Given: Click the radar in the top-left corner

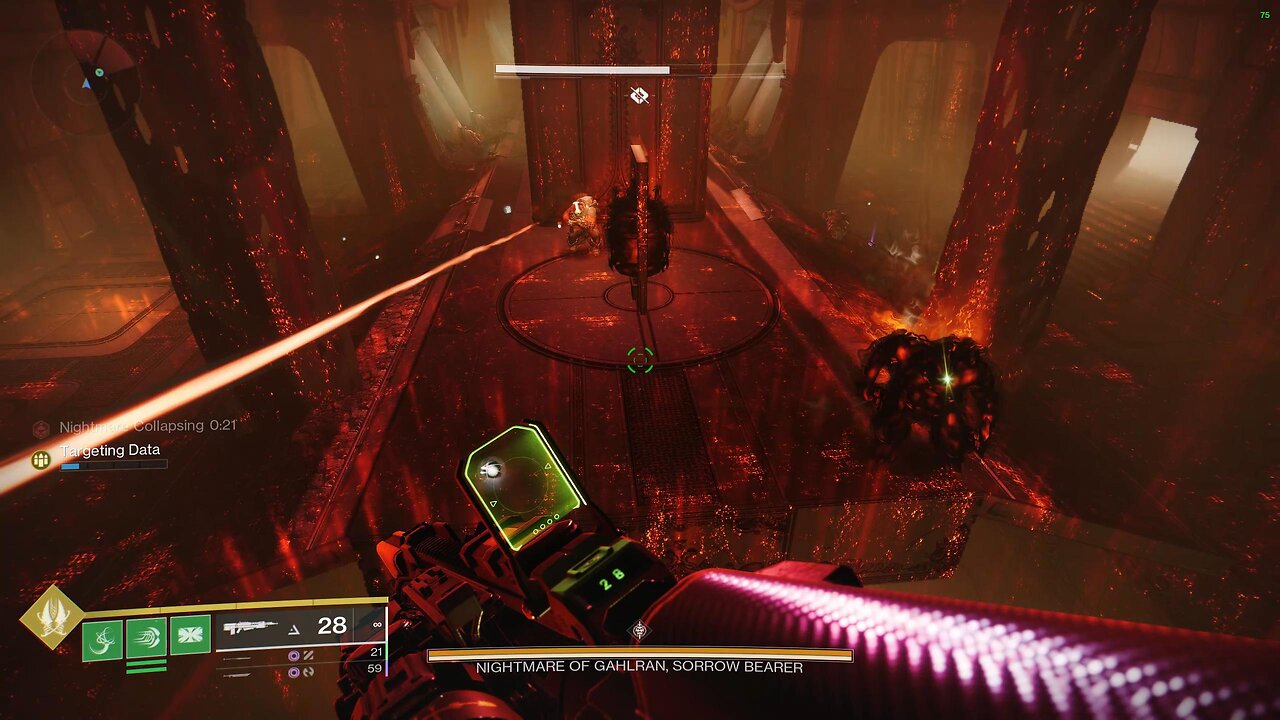Looking at the screenshot, I should tap(85, 78).
